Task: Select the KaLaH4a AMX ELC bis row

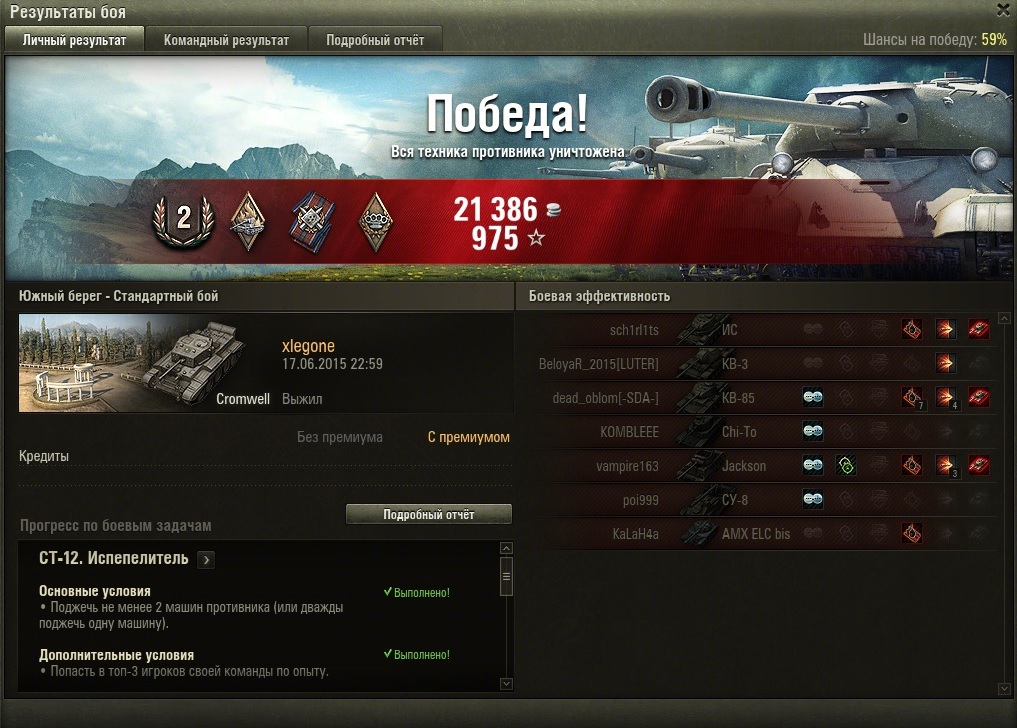Action: coord(760,534)
